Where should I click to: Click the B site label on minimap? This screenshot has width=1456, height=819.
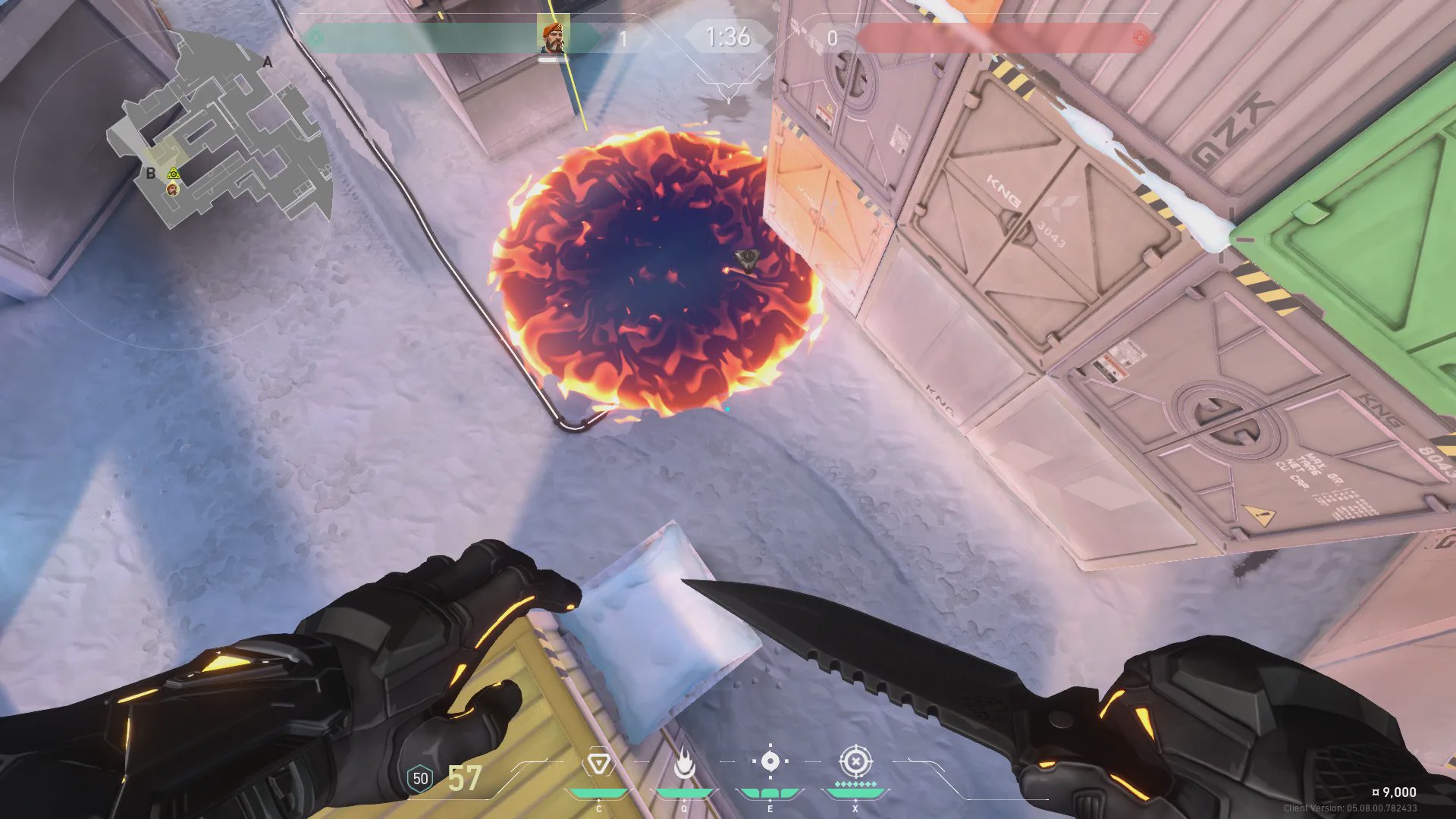150,174
